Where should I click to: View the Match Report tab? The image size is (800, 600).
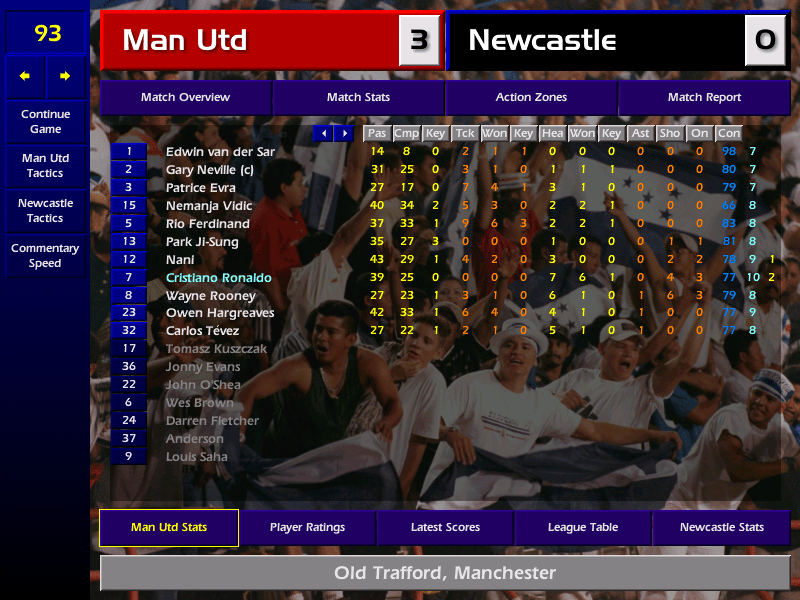(x=704, y=97)
